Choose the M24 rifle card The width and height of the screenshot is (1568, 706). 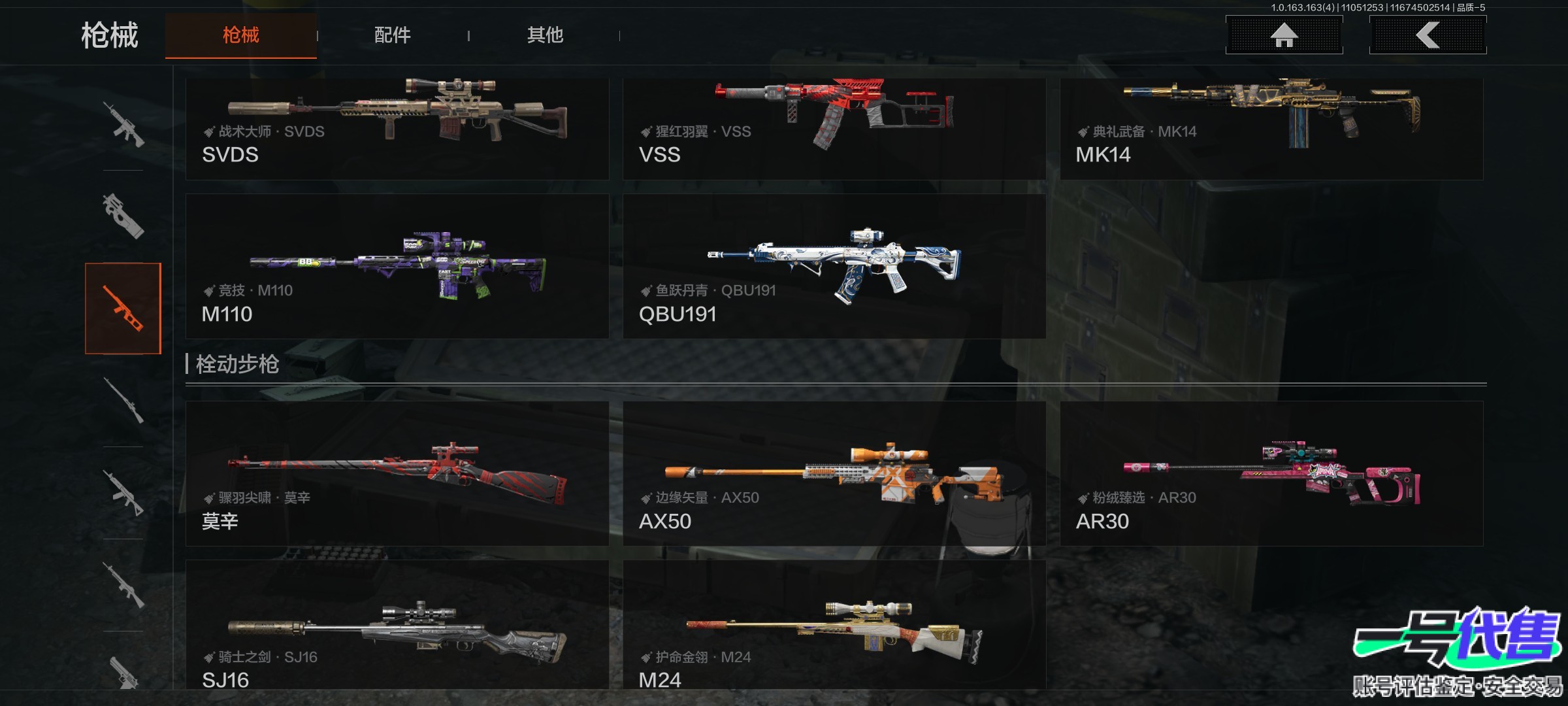[x=834, y=624]
